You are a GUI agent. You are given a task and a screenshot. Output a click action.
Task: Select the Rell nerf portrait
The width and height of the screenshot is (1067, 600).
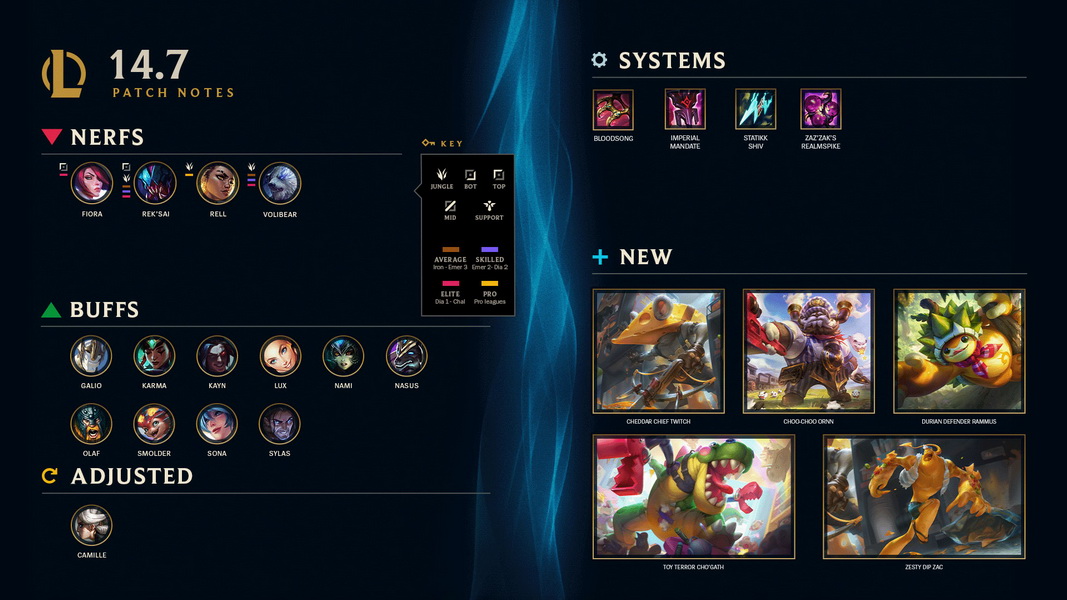click(218, 184)
